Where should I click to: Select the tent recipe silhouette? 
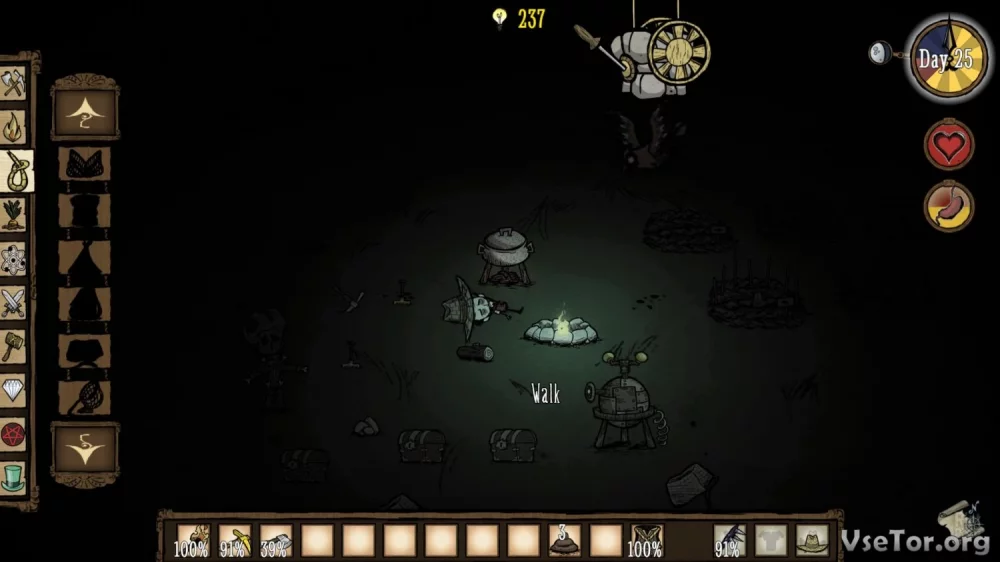pyautogui.click(x=84, y=258)
